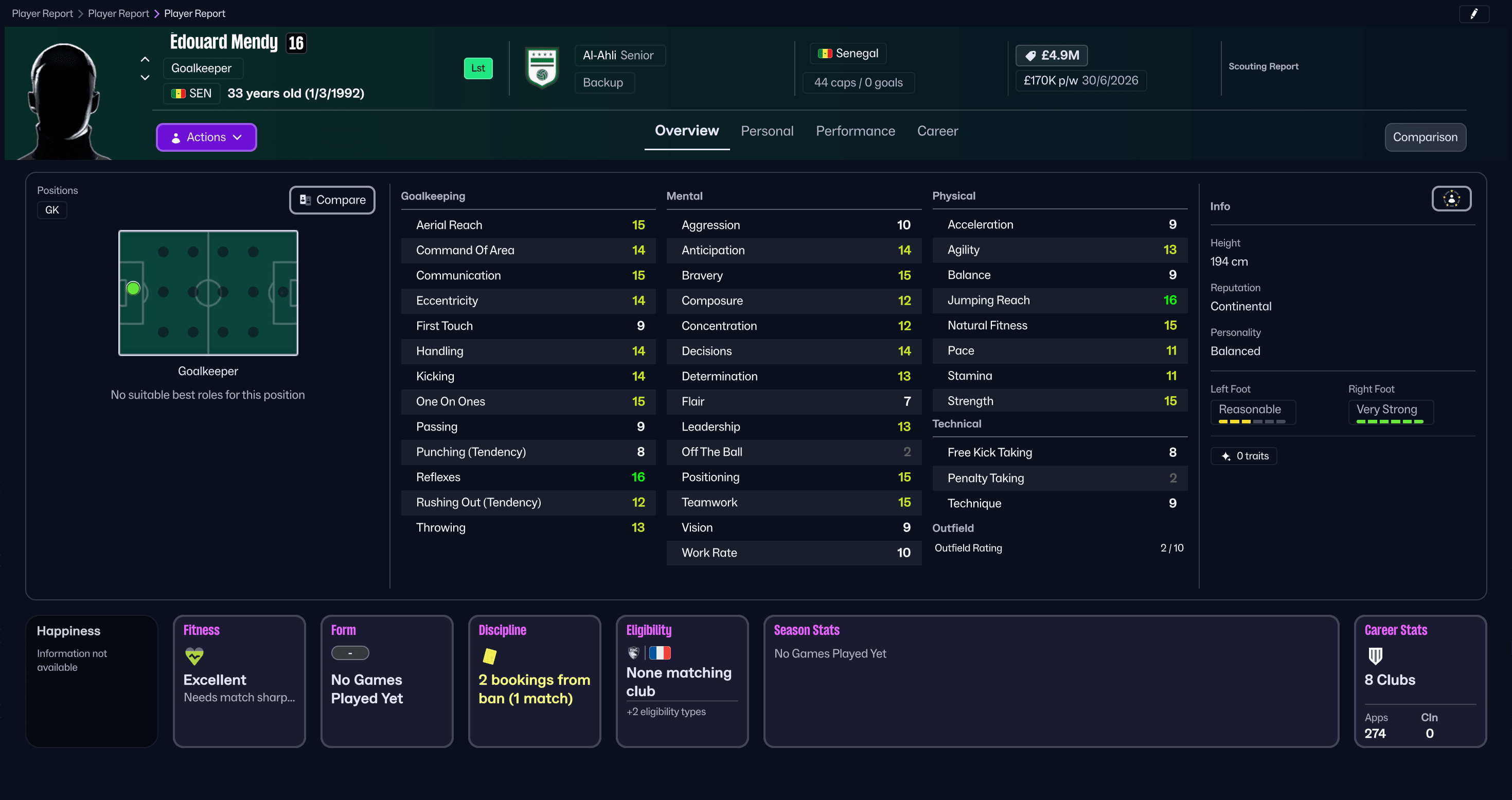Click the 0 traits badge
The image size is (1512, 800).
[1244, 455]
